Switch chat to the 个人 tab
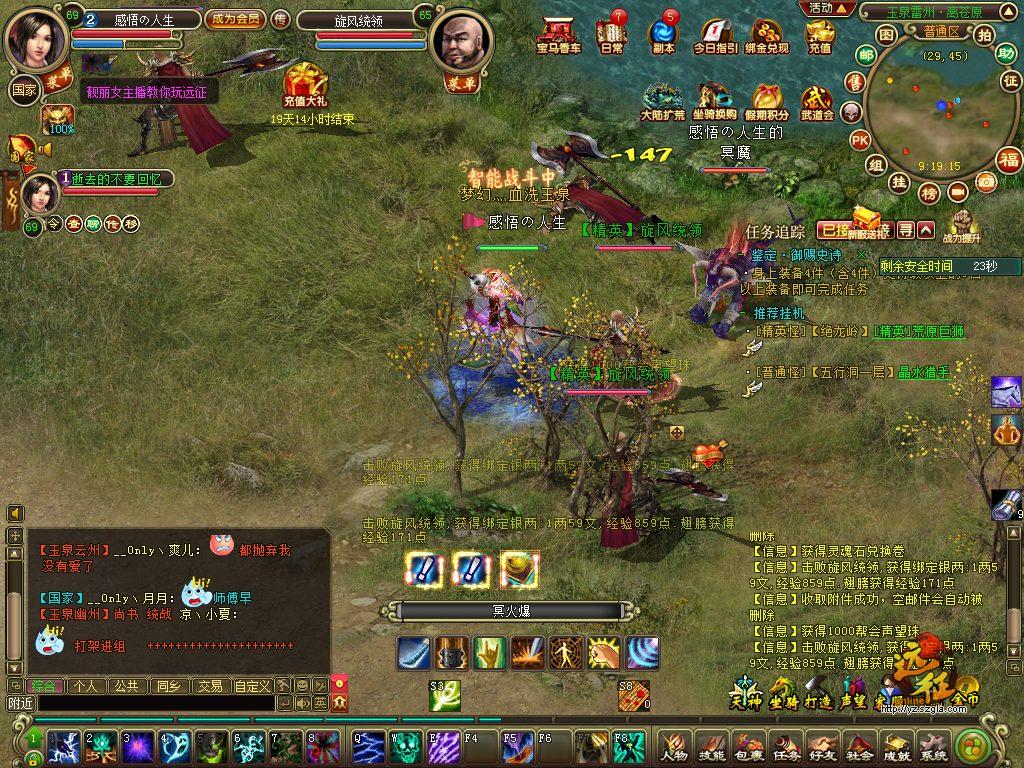 [x=87, y=686]
